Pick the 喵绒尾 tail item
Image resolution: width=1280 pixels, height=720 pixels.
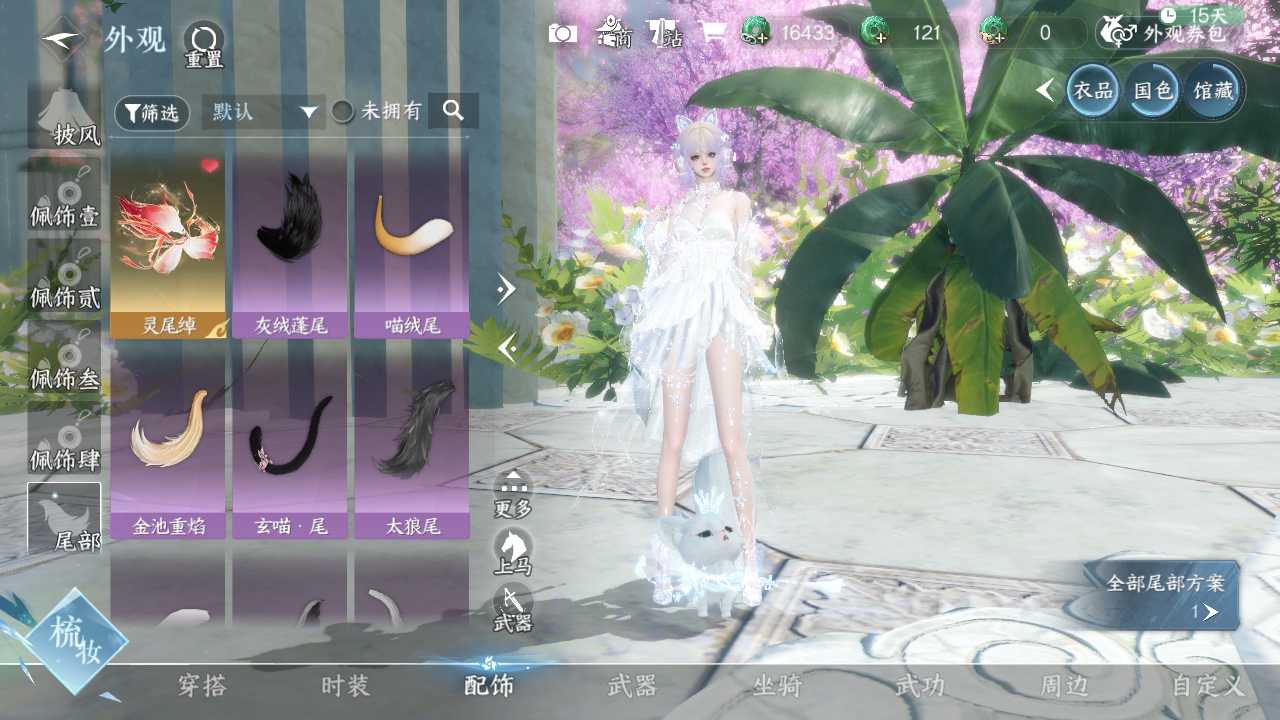click(x=411, y=245)
